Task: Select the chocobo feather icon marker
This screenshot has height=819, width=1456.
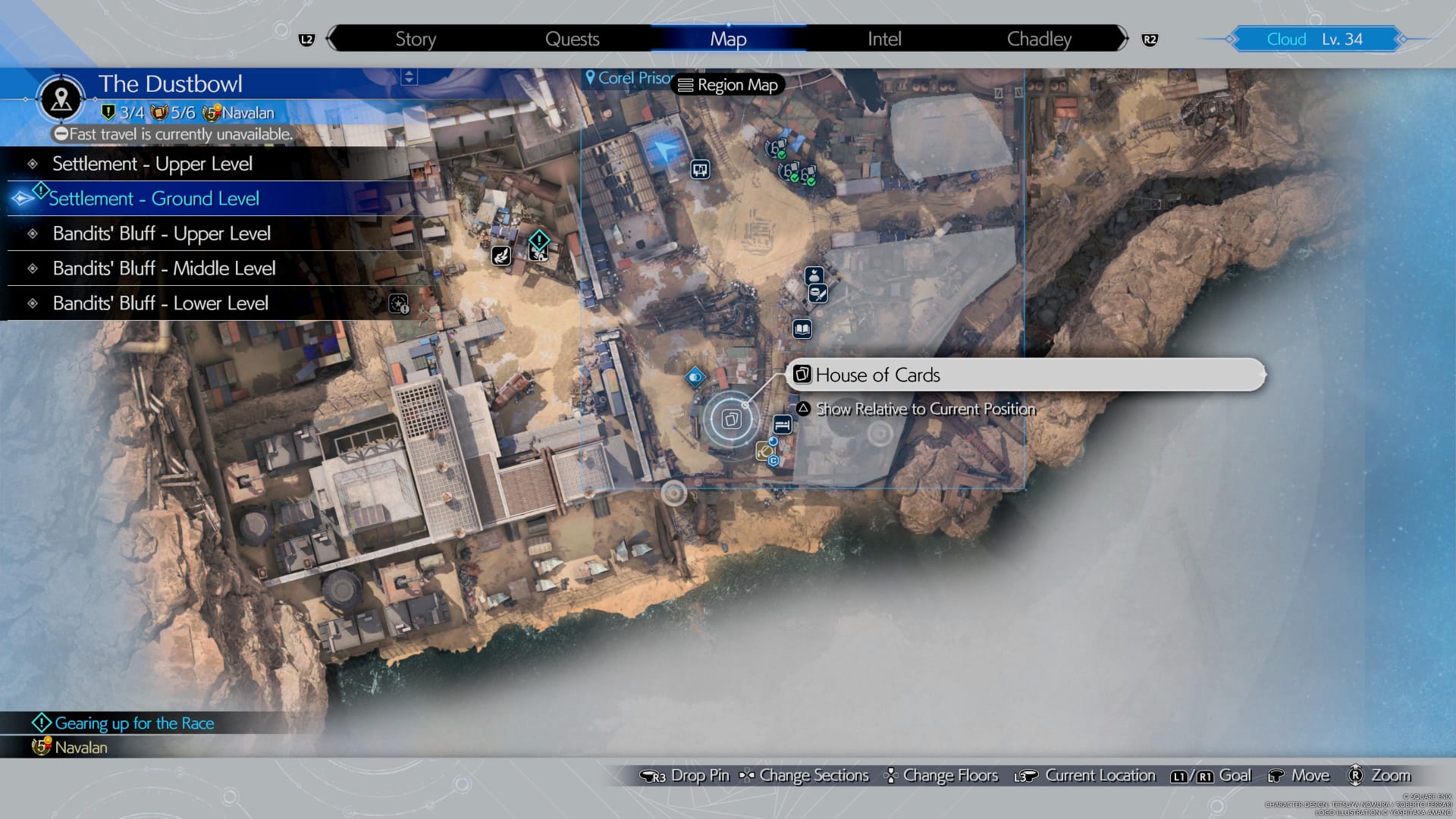Action: click(502, 257)
